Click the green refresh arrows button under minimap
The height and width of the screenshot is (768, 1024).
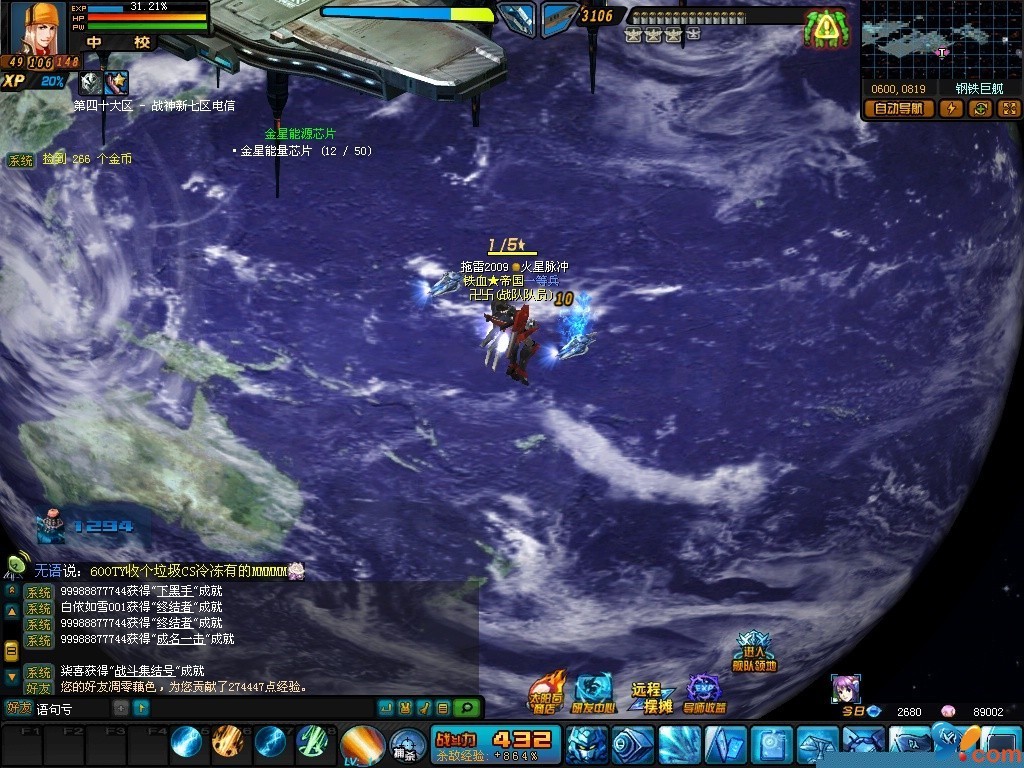click(981, 109)
